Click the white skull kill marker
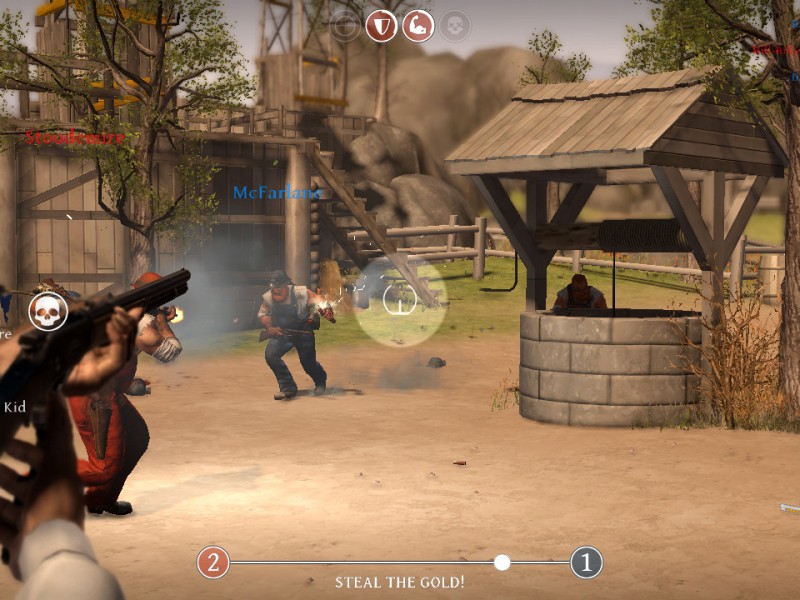This screenshot has height=600, width=800. (48, 311)
